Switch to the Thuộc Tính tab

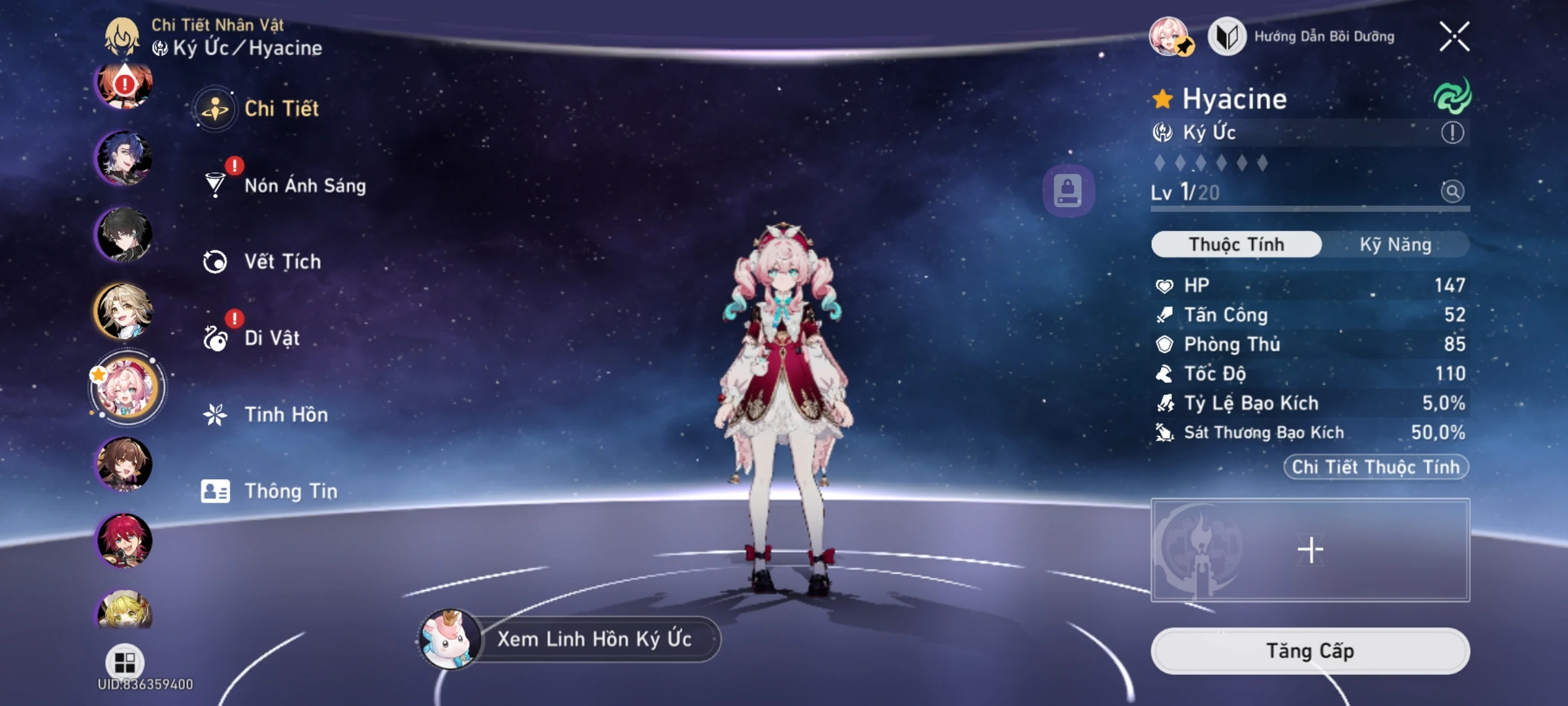click(1235, 244)
